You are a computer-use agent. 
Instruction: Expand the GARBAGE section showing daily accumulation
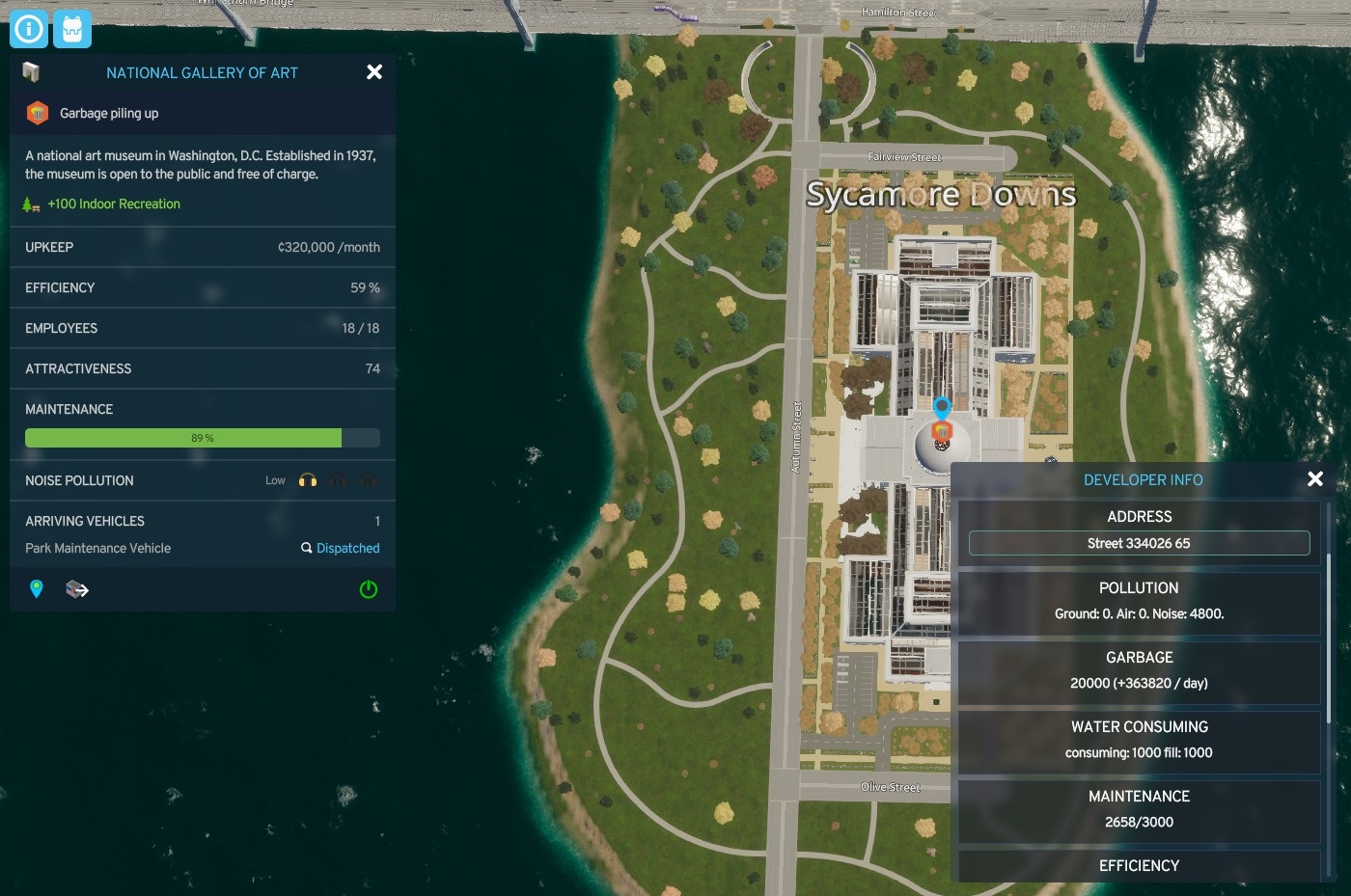click(x=1139, y=657)
